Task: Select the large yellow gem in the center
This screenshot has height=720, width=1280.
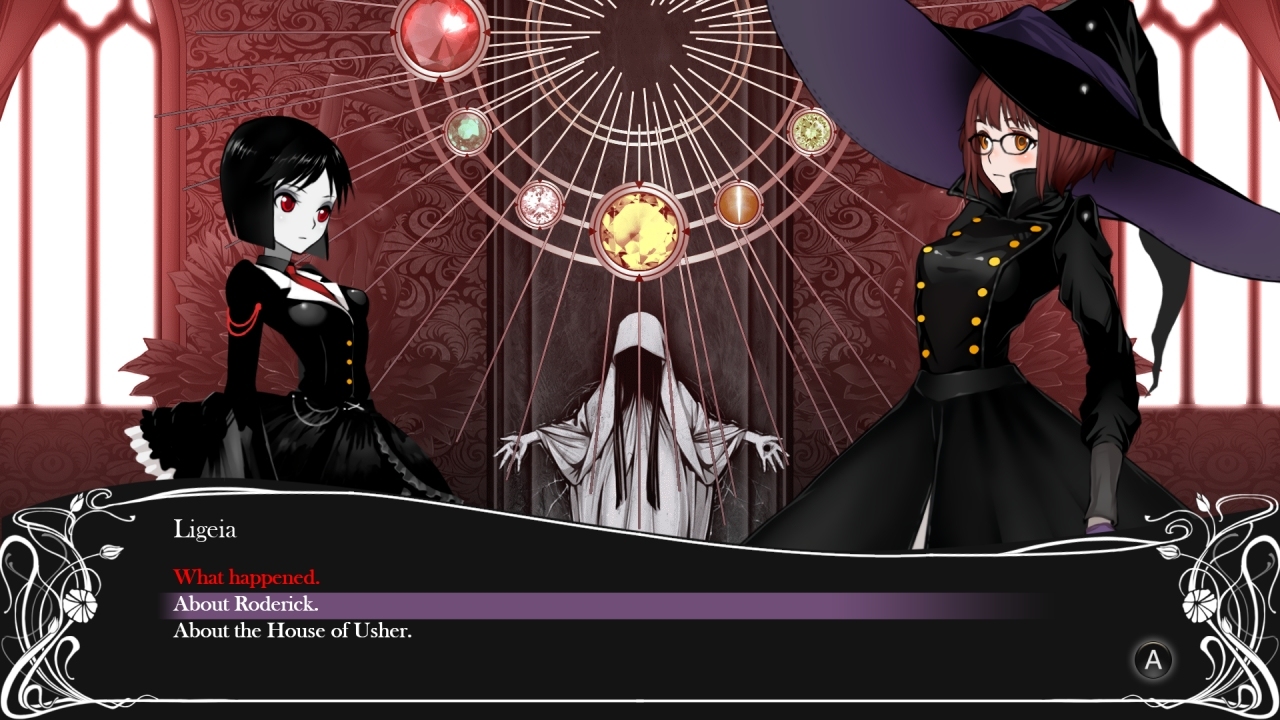Action: [x=638, y=229]
